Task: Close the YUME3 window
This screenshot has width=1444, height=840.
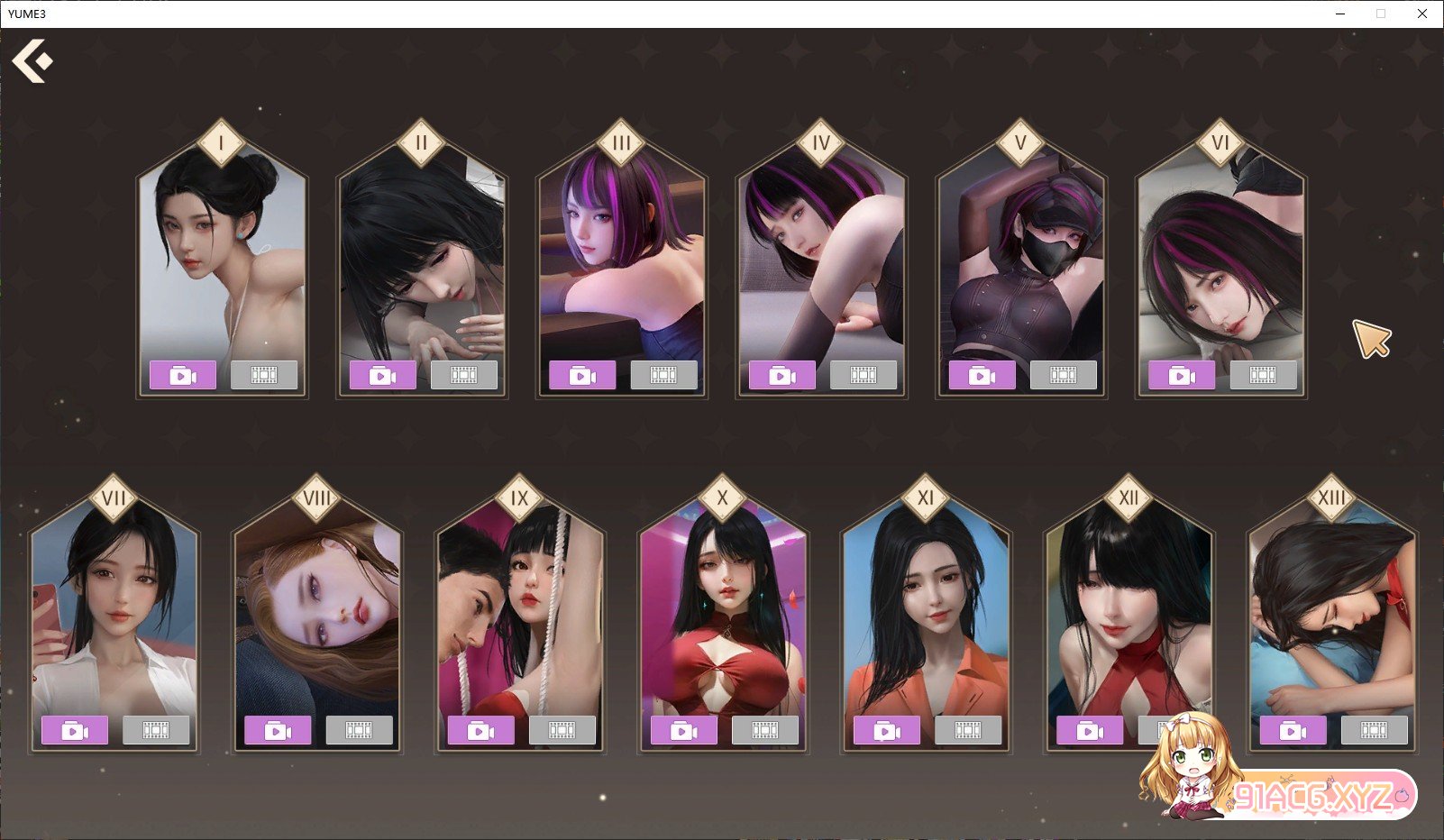Action: click(x=1421, y=14)
